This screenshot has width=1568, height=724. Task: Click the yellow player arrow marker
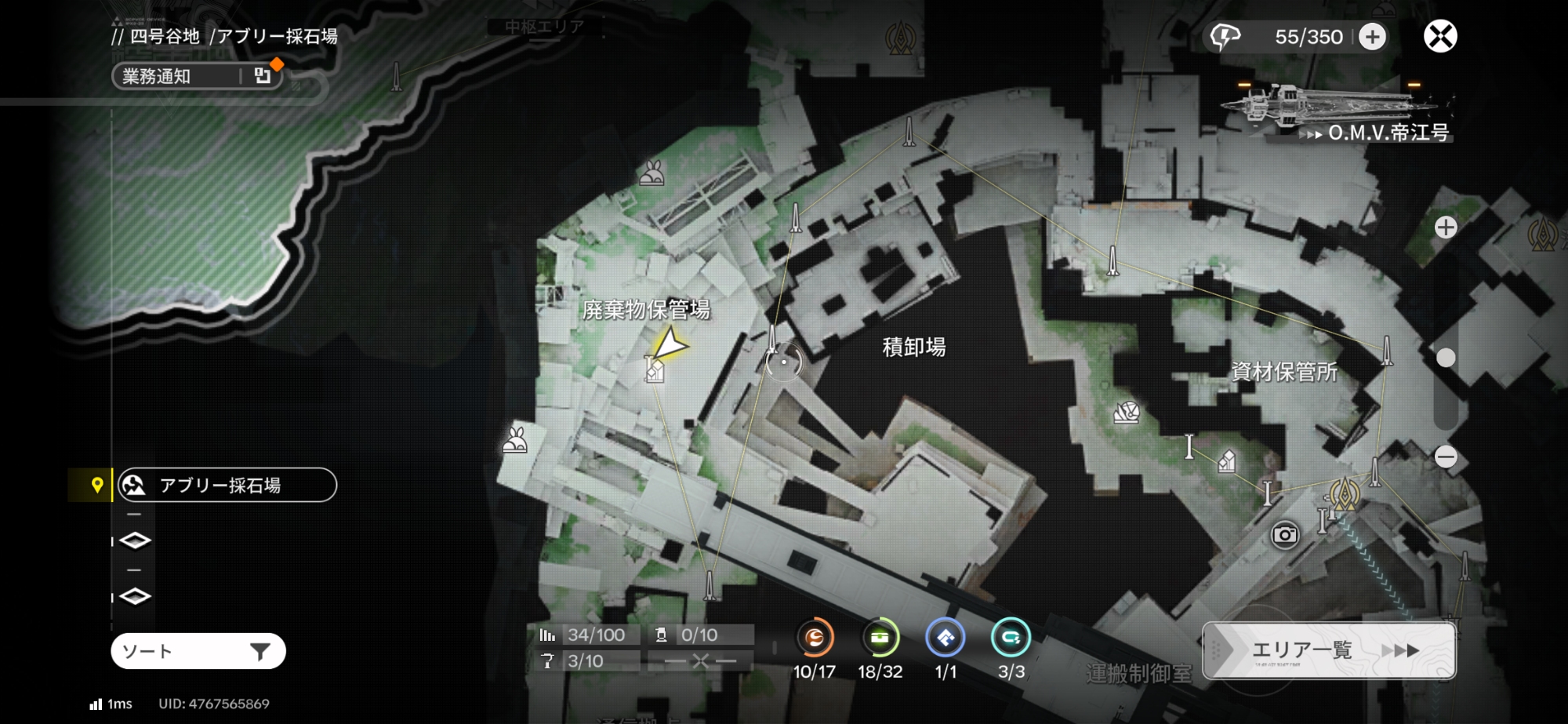click(669, 344)
